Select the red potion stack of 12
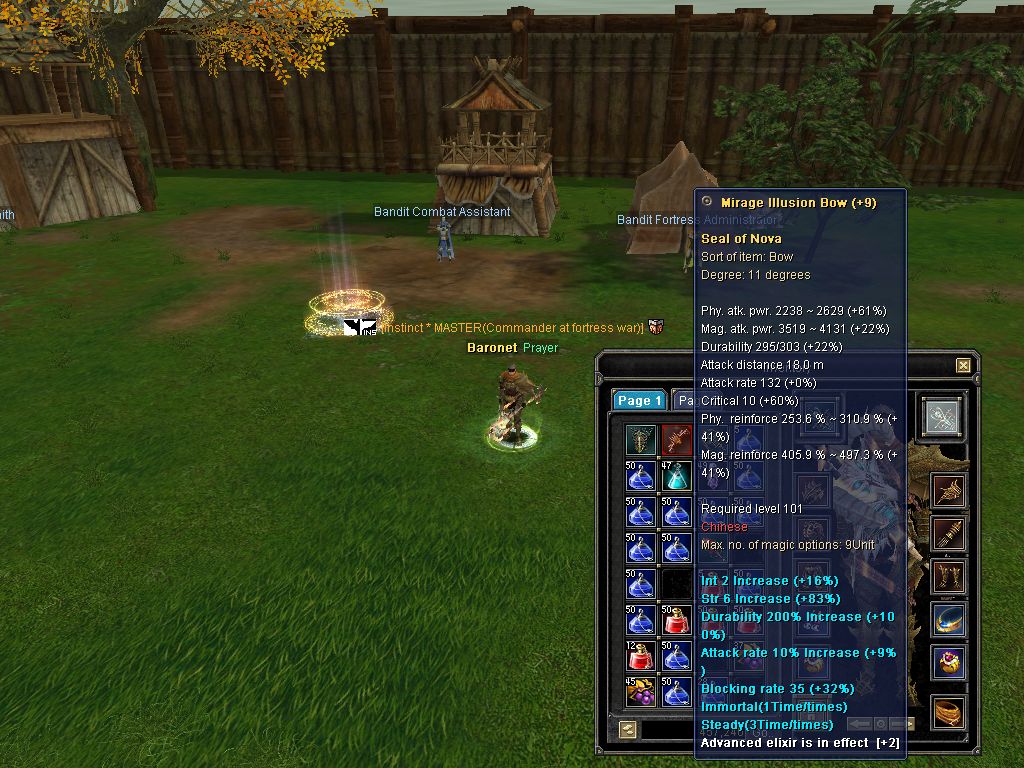1024x768 pixels. pyautogui.click(x=641, y=656)
